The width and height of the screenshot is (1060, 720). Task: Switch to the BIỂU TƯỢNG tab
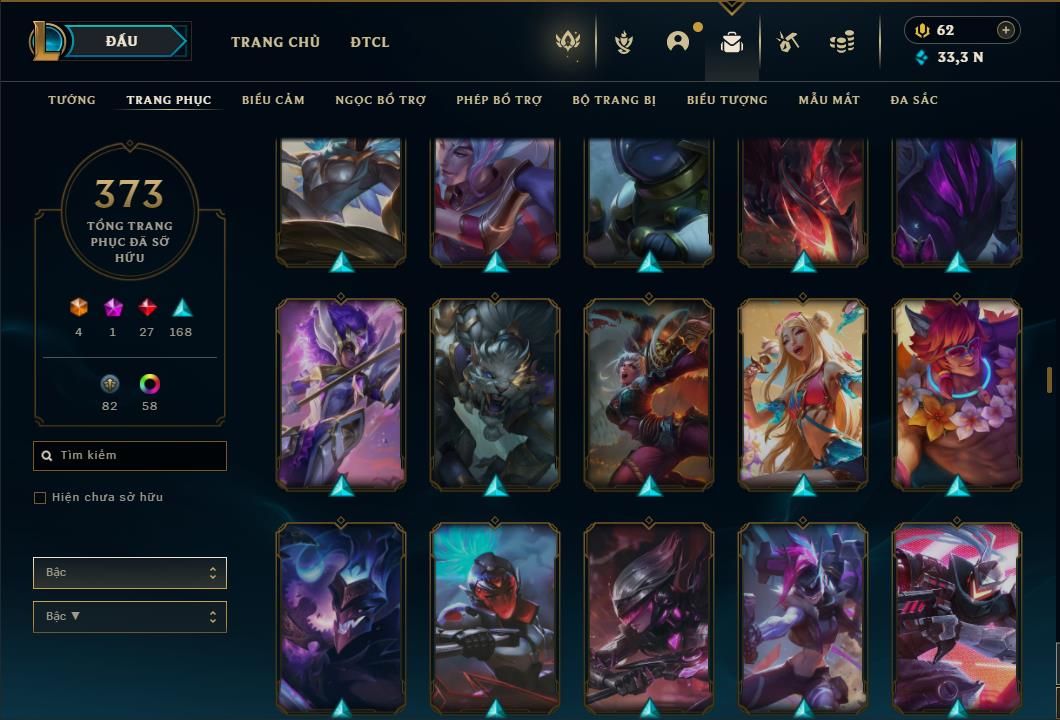coord(727,100)
